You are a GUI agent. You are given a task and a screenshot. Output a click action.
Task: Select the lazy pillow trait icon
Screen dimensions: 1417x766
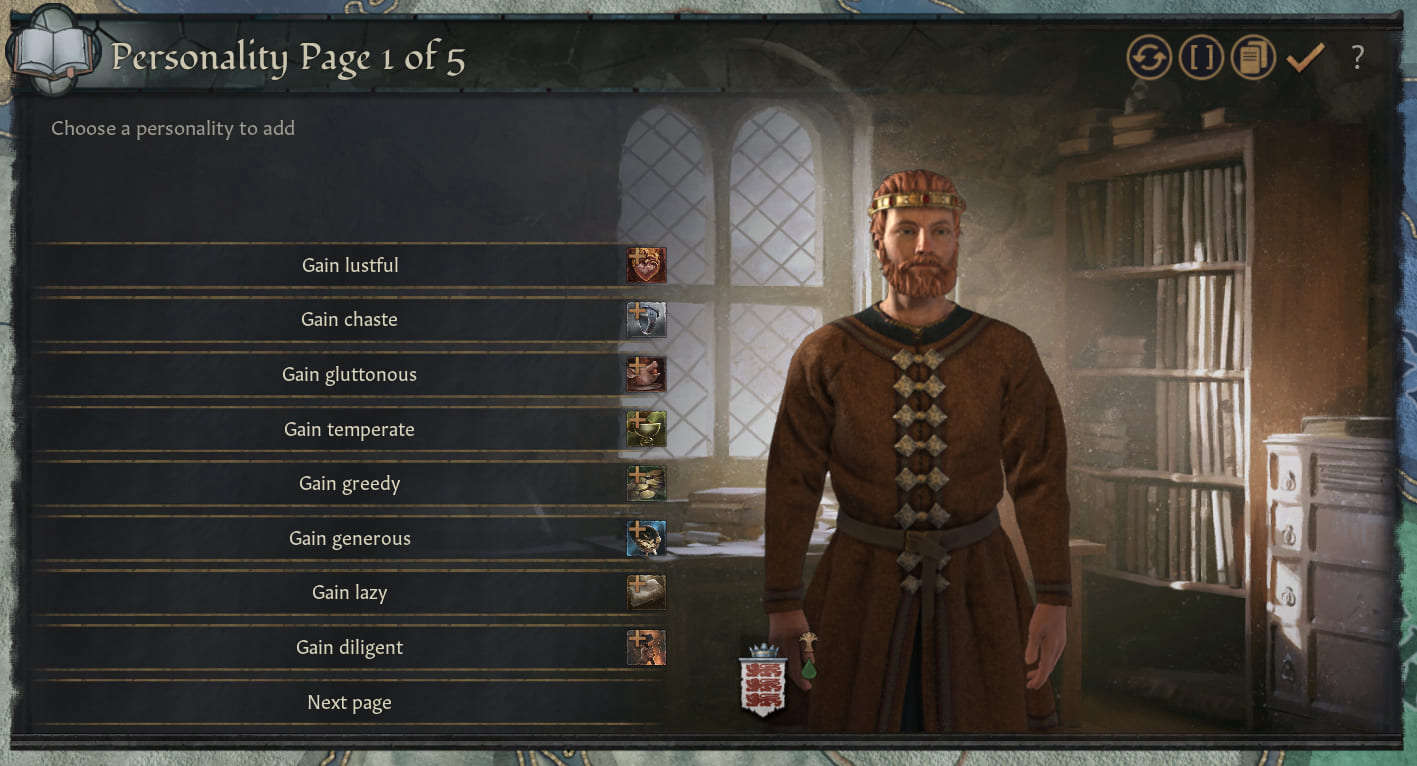pos(646,592)
